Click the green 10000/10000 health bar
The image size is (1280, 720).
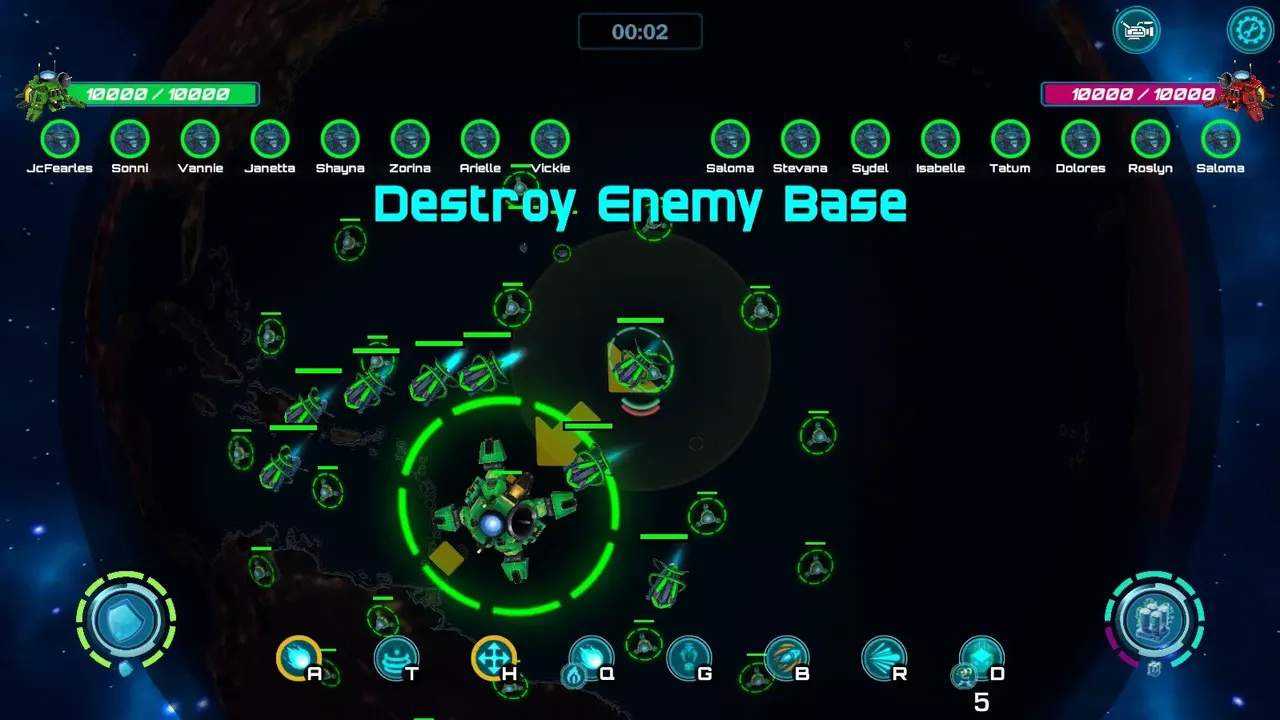point(160,94)
